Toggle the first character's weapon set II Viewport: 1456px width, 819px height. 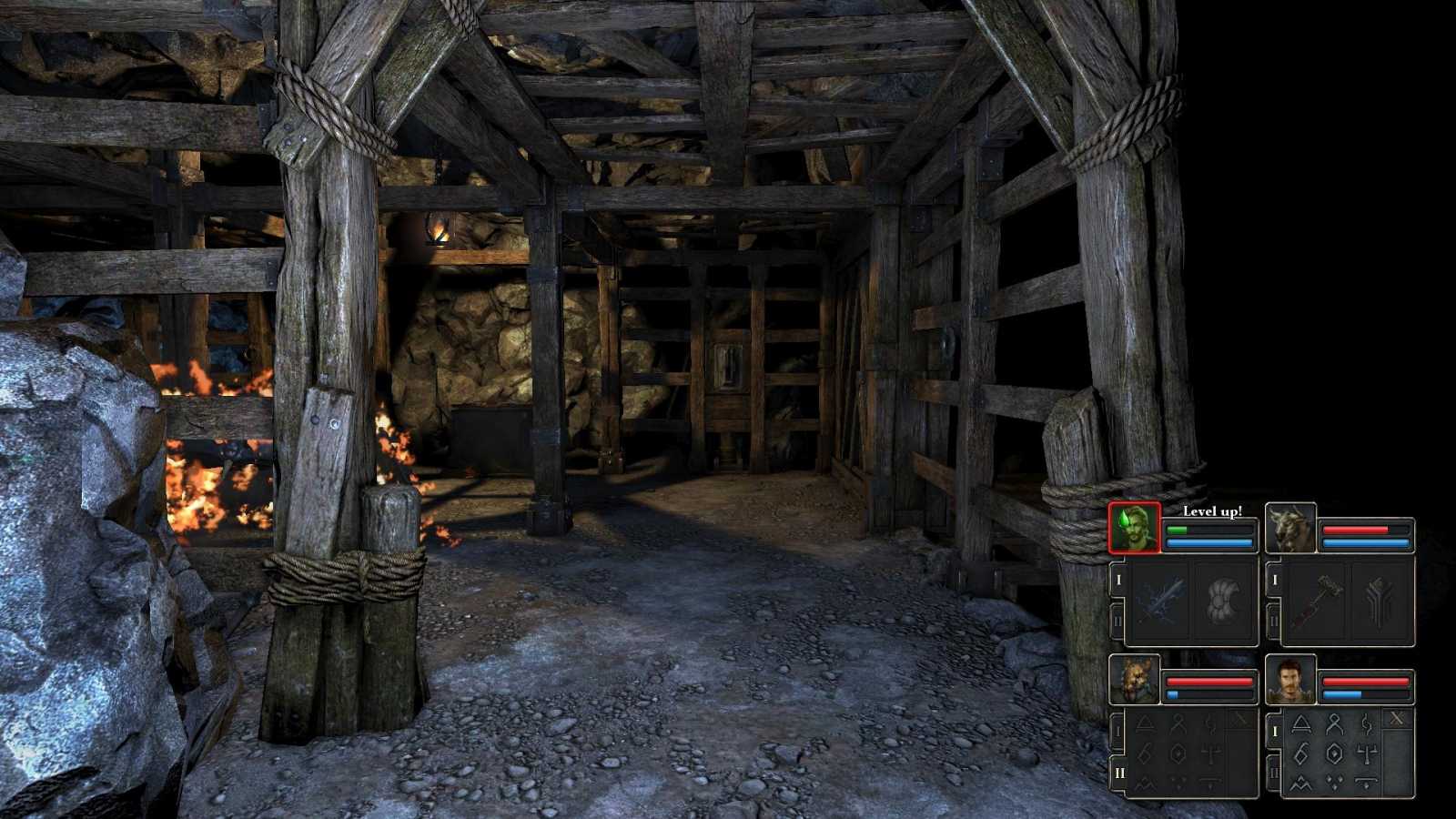pos(1117,617)
